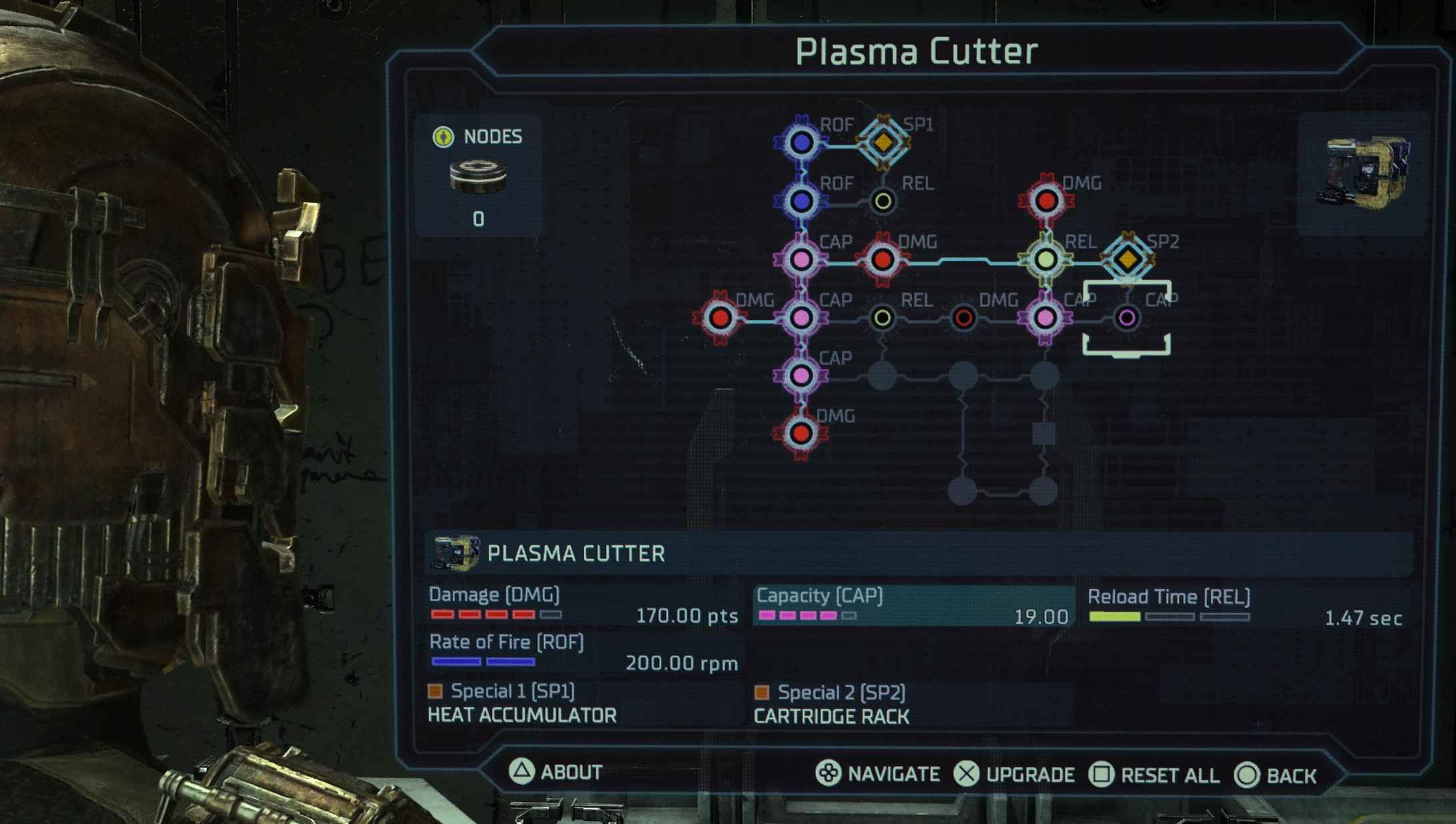The width and height of the screenshot is (1456, 824).
Task: Select the bottom DMG node of the tree
Action: pyautogui.click(x=800, y=433)
